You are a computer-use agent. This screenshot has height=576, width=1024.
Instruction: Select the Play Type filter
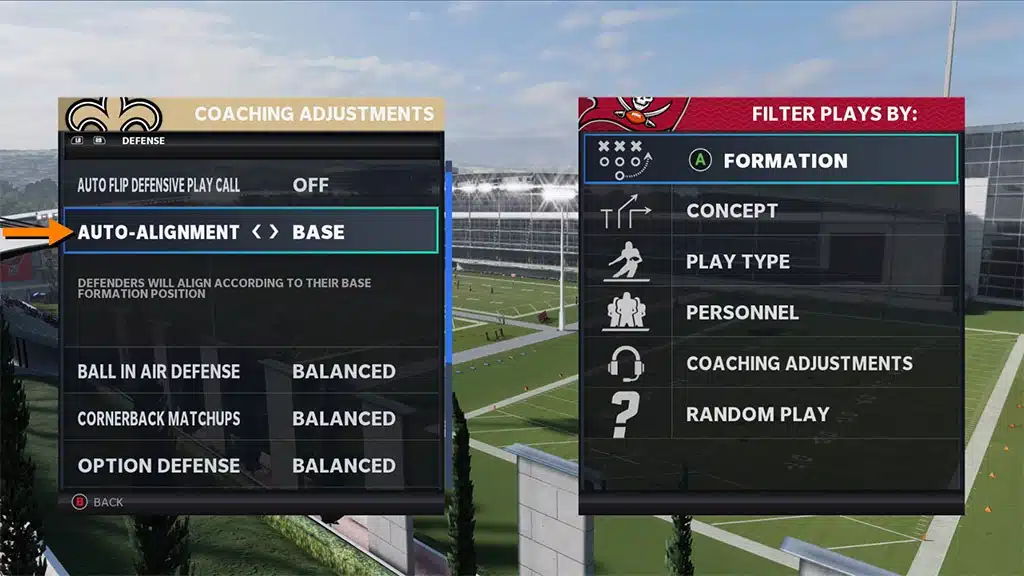pos(770,262)
